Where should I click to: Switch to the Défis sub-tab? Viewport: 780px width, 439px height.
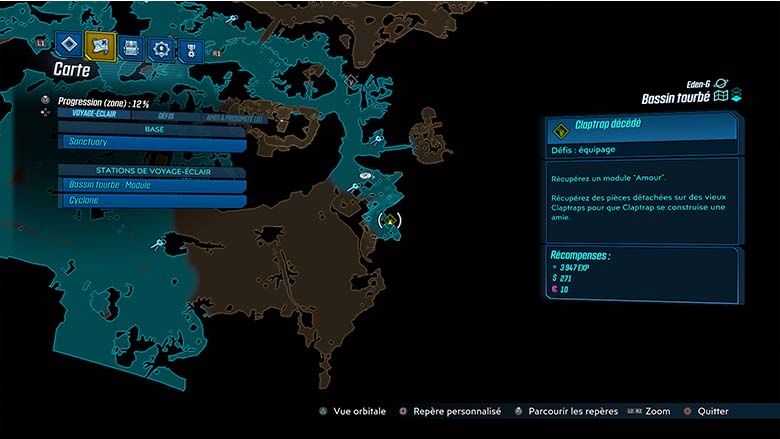tap(166, 116)
